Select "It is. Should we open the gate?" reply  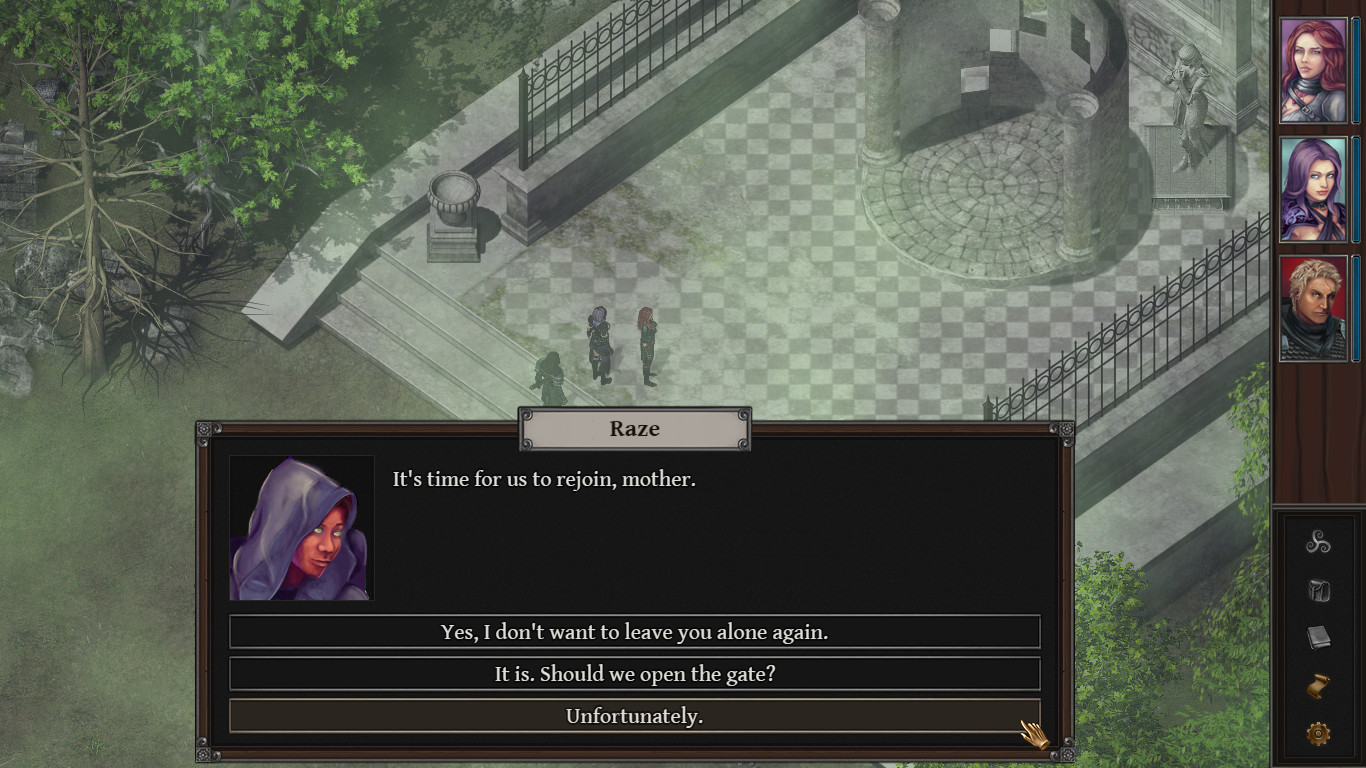coord(634,674)
